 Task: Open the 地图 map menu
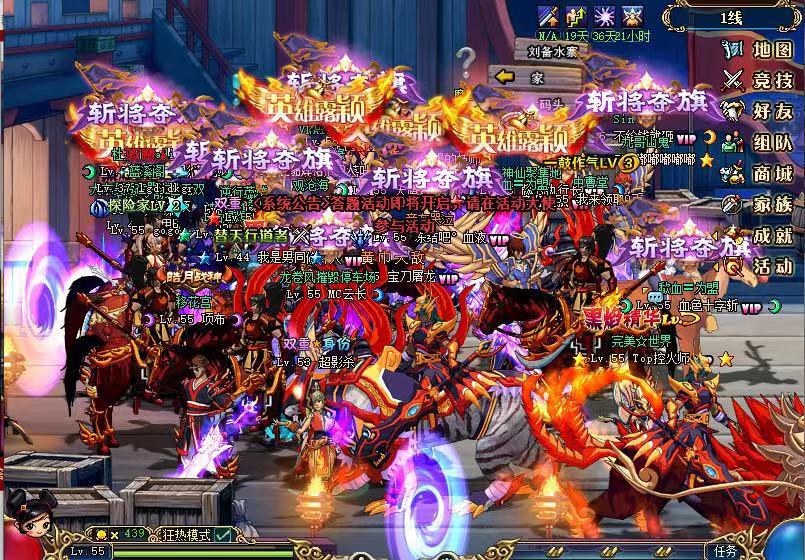762,49
